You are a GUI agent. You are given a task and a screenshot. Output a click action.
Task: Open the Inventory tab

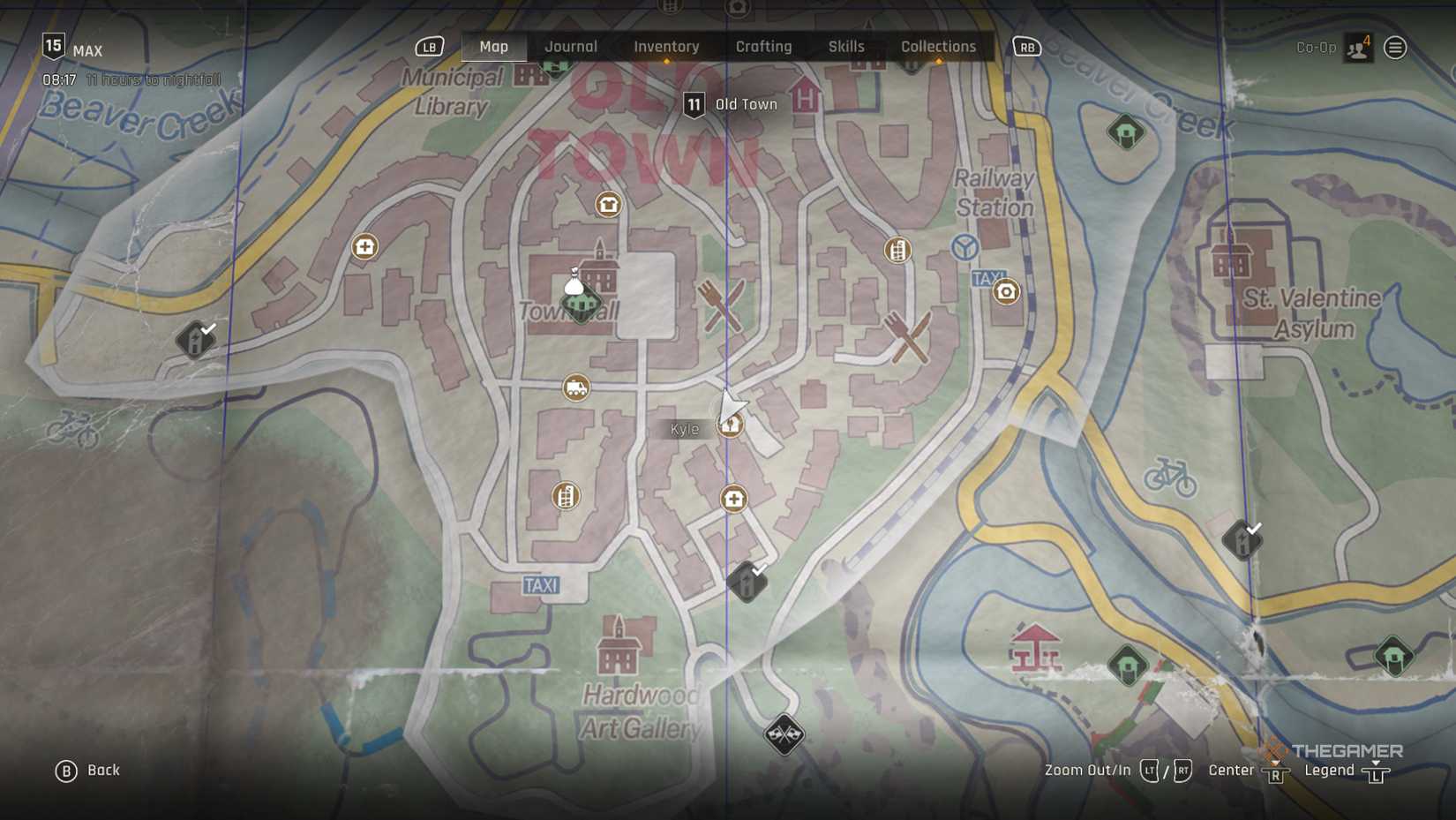click(x=666, y=47)
